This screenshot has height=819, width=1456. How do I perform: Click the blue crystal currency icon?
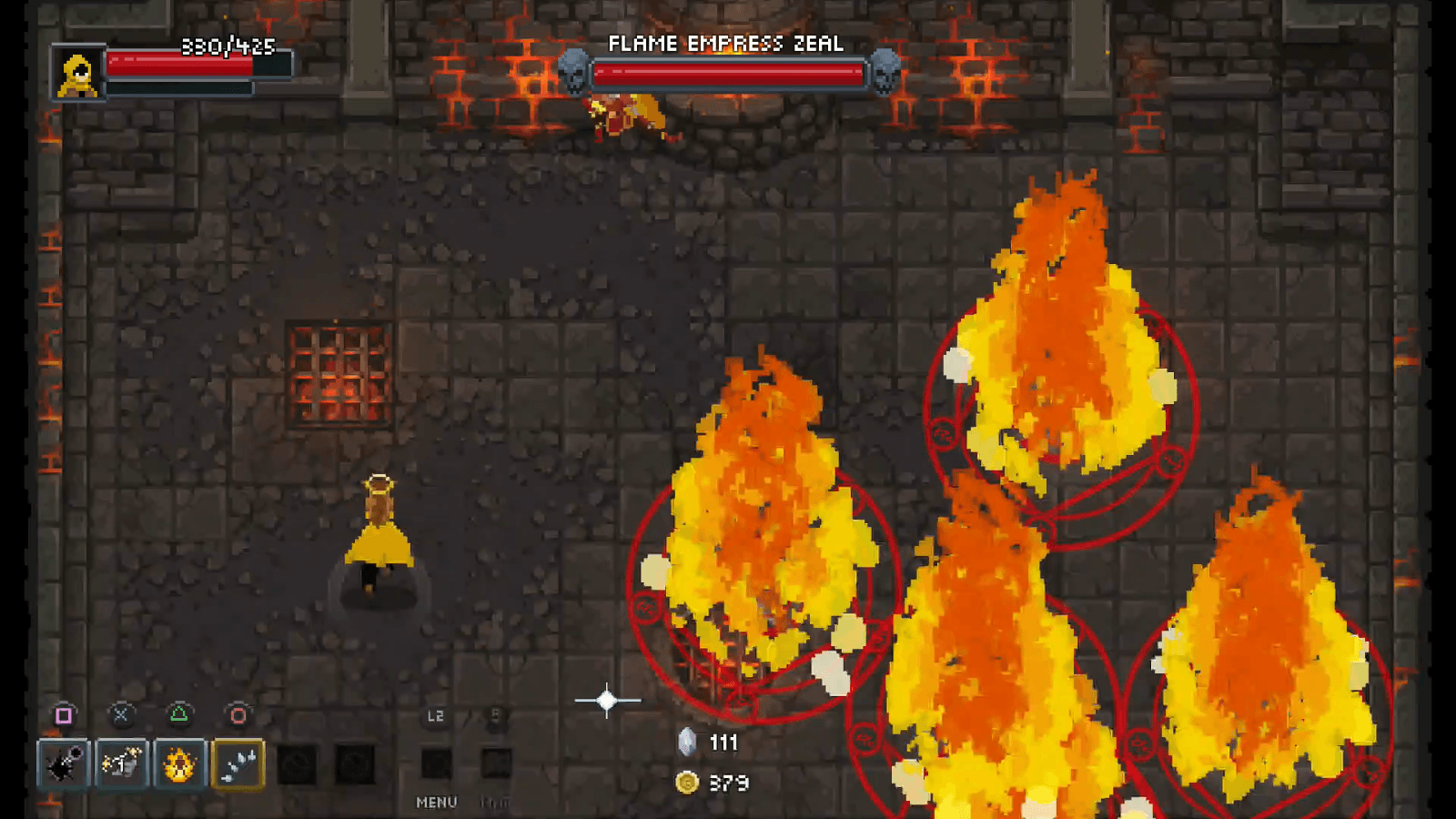689,741
